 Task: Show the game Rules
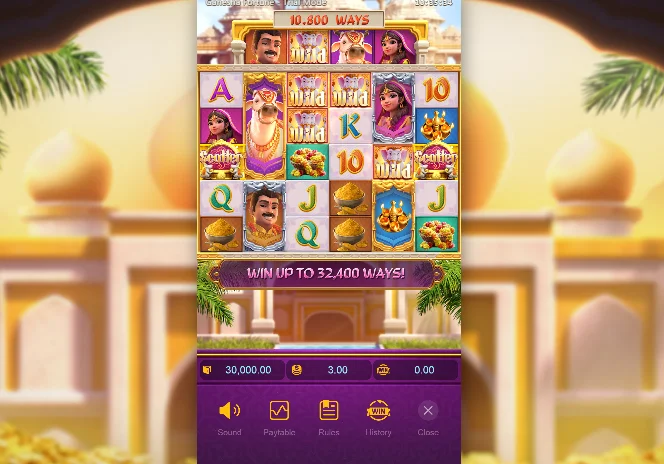tap(329, 411)
